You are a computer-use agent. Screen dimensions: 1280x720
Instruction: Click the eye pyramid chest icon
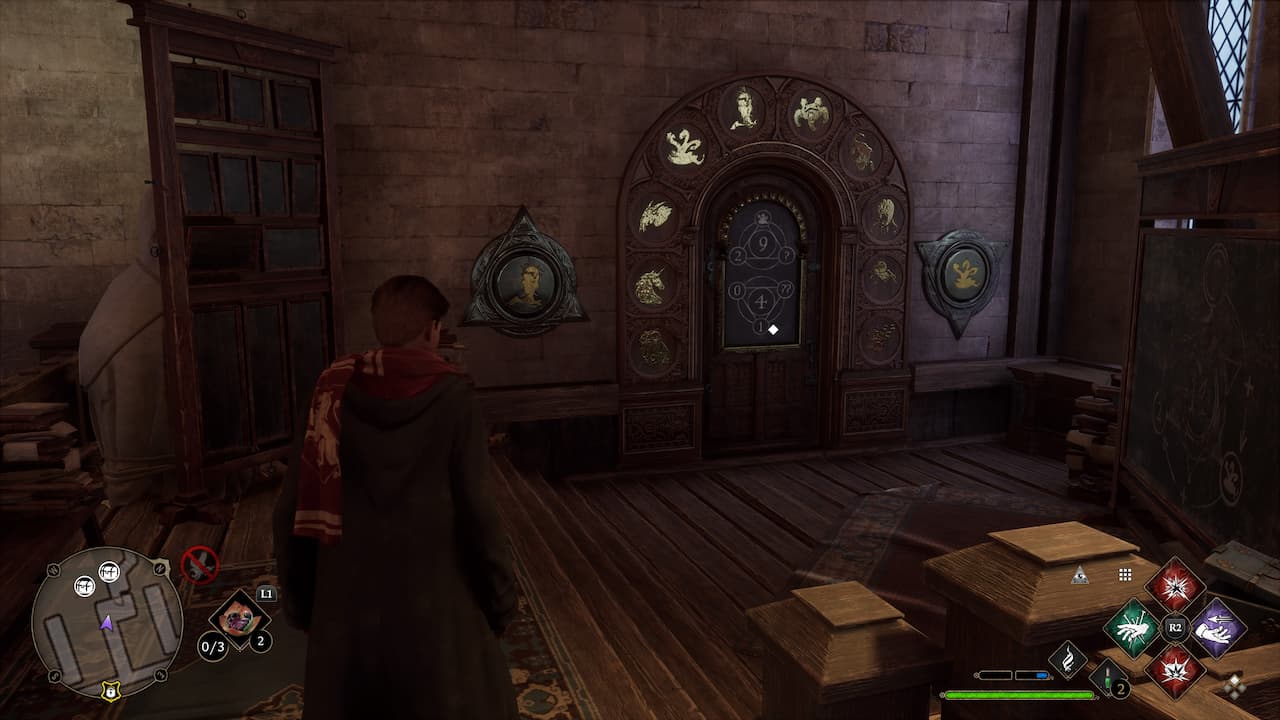pos(1079,574)
